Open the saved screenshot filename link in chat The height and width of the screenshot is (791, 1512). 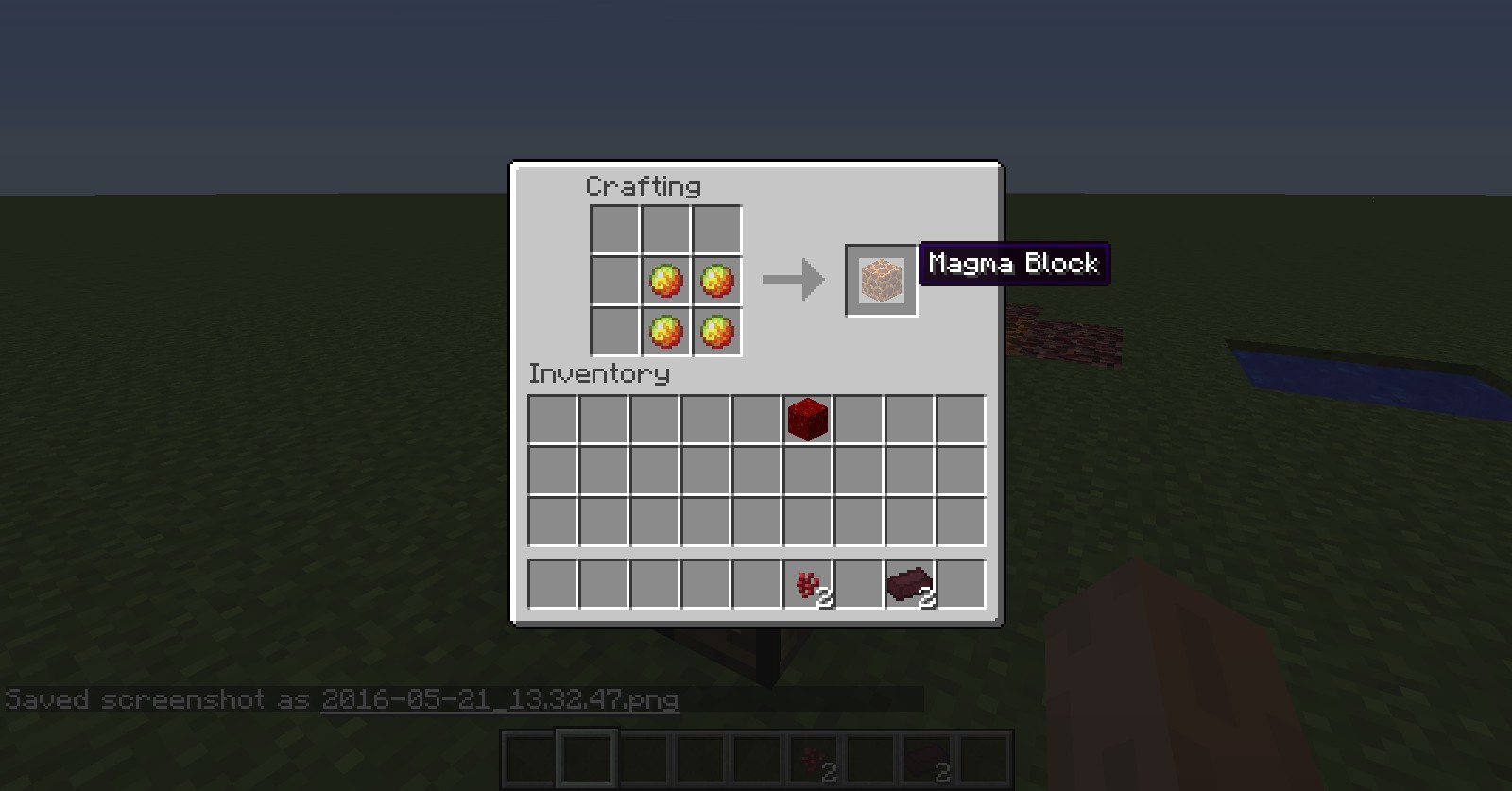pyautogui.click(x=500, y=700)
